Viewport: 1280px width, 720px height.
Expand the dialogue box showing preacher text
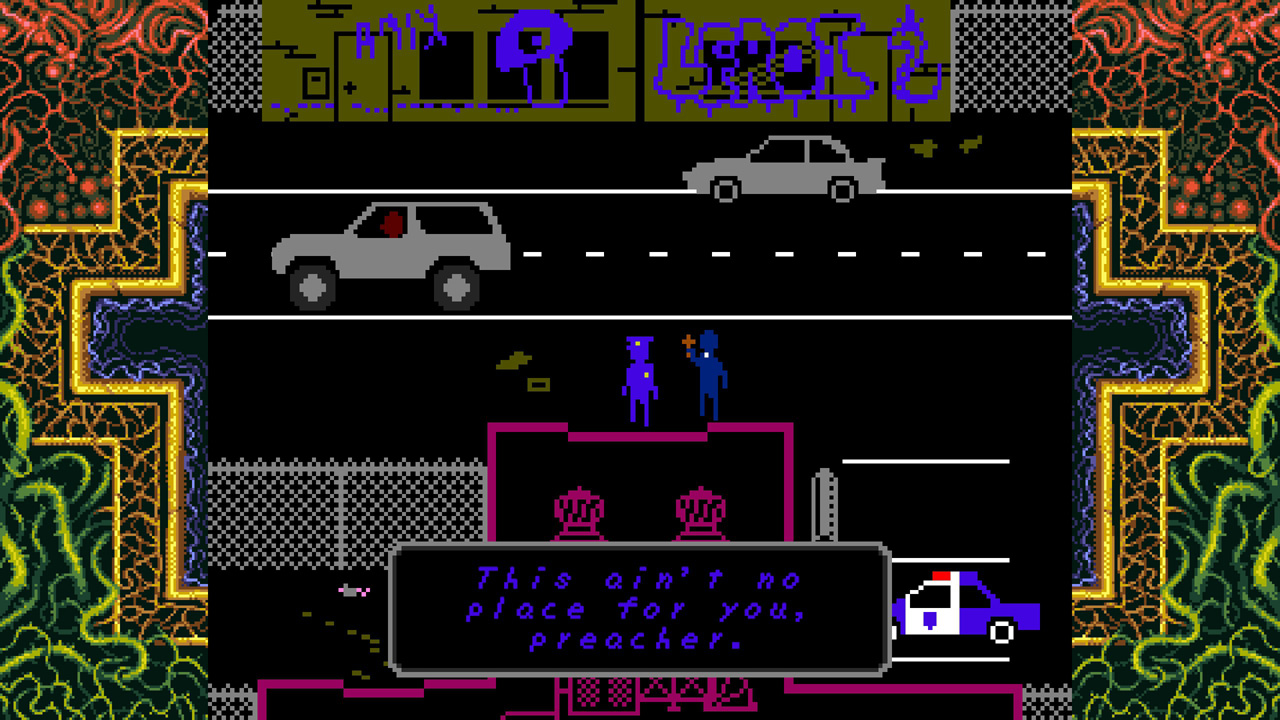[638, 605]
